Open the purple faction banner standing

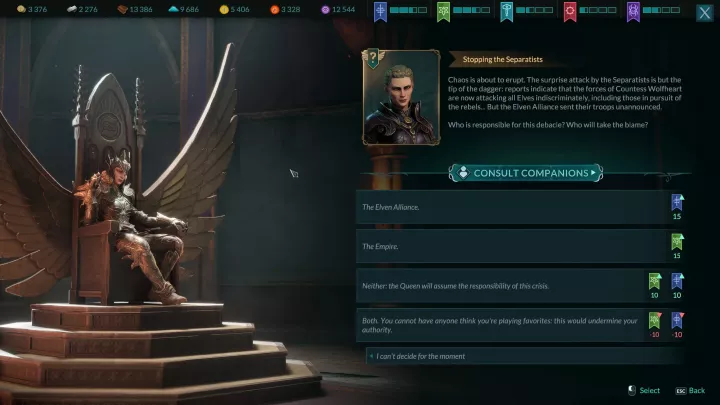[633, 11]
